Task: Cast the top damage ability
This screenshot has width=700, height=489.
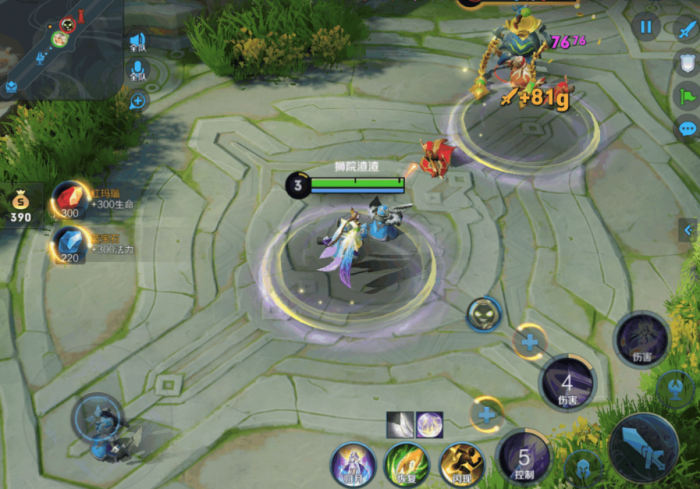Action: pos(641,339)
